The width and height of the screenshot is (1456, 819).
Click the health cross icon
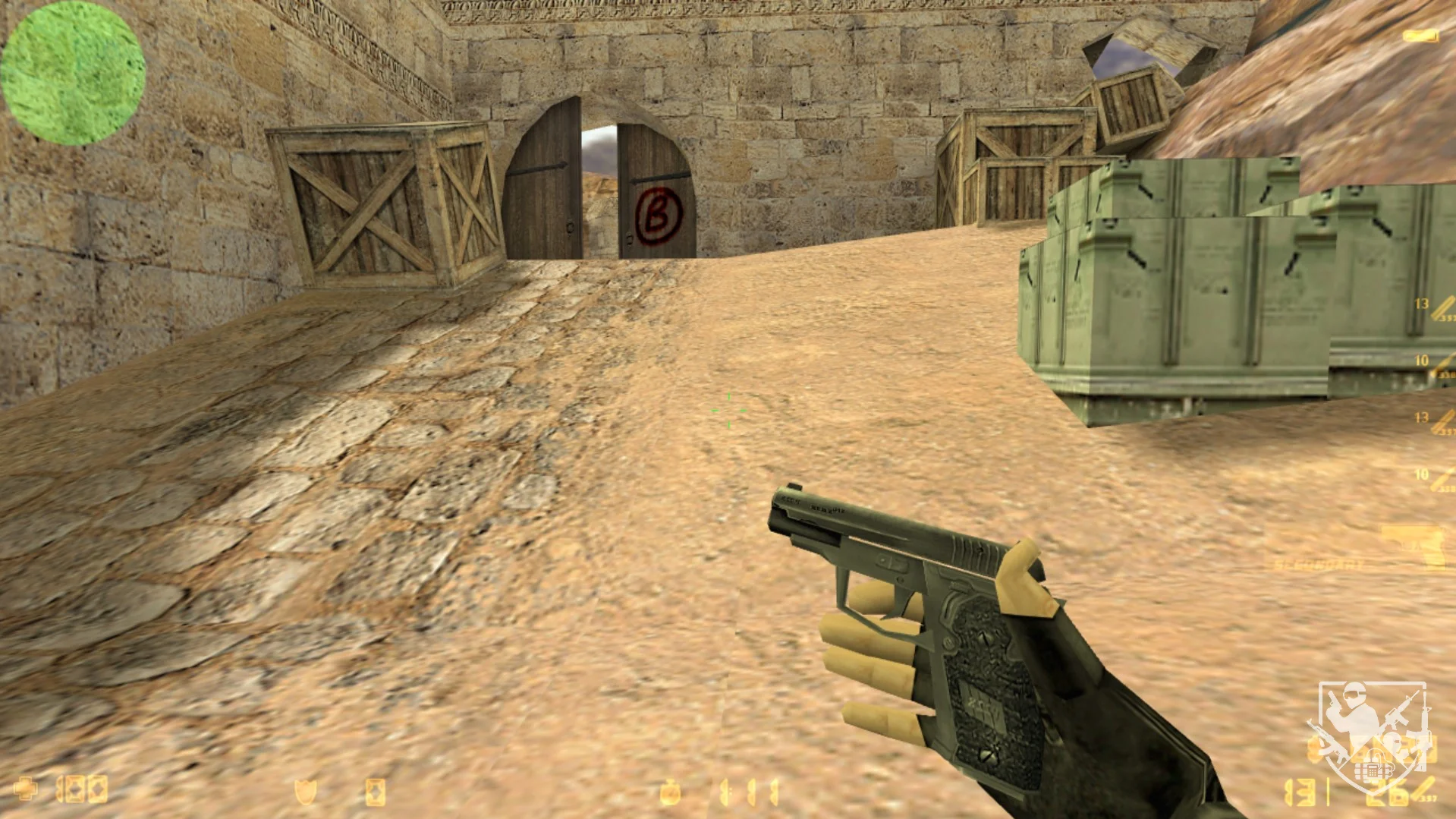pos(26,789)
